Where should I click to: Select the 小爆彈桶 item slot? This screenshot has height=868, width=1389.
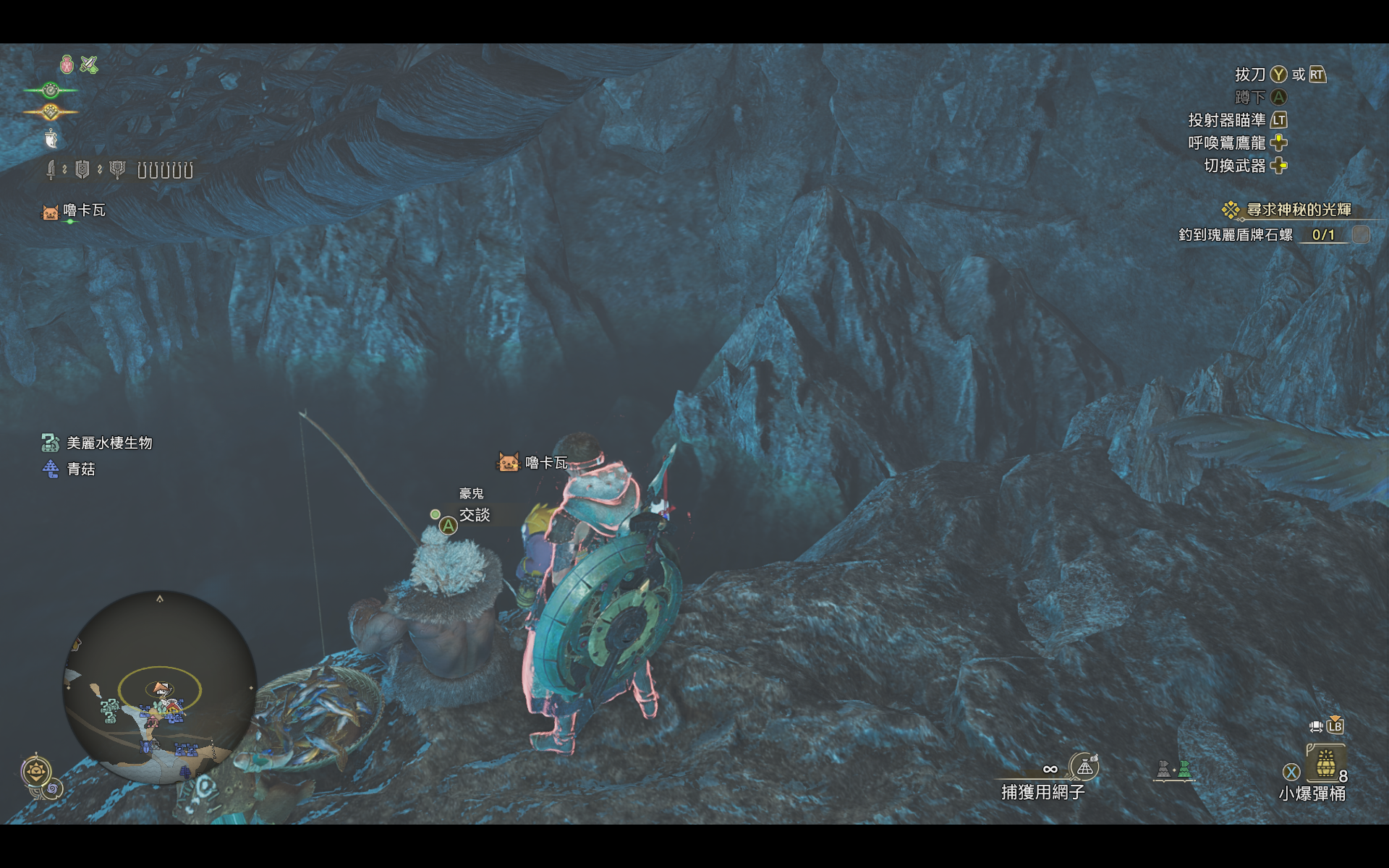(x=1325, y=764)
